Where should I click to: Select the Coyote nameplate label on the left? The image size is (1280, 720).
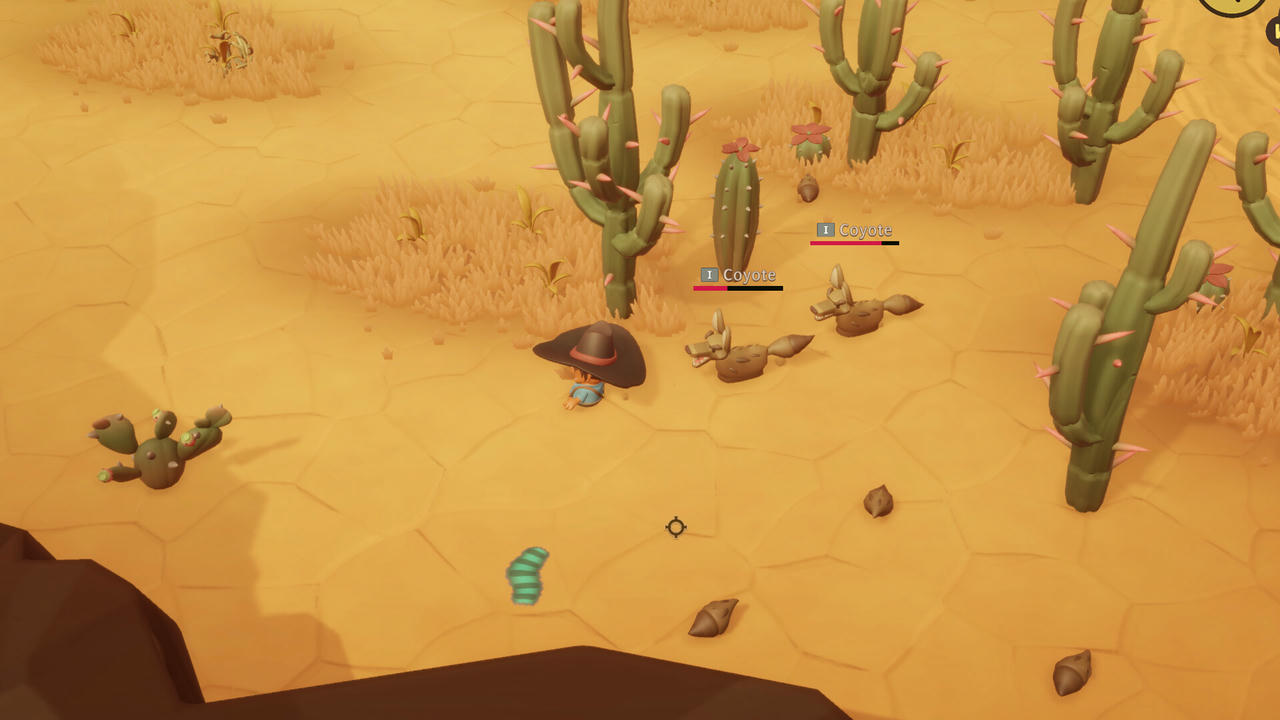[x=748, y=274]
